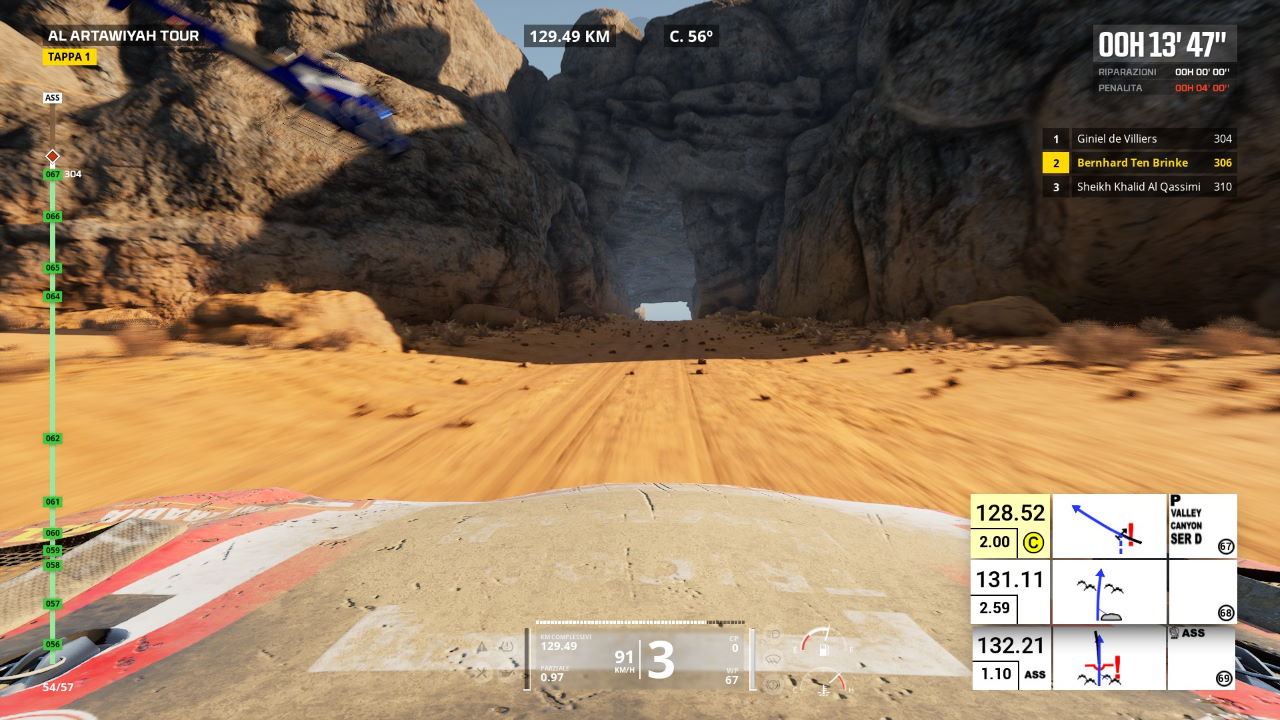Select waypoint 067 on the stage progress bar
The image size is (1280, 720).
coord(53,174)
